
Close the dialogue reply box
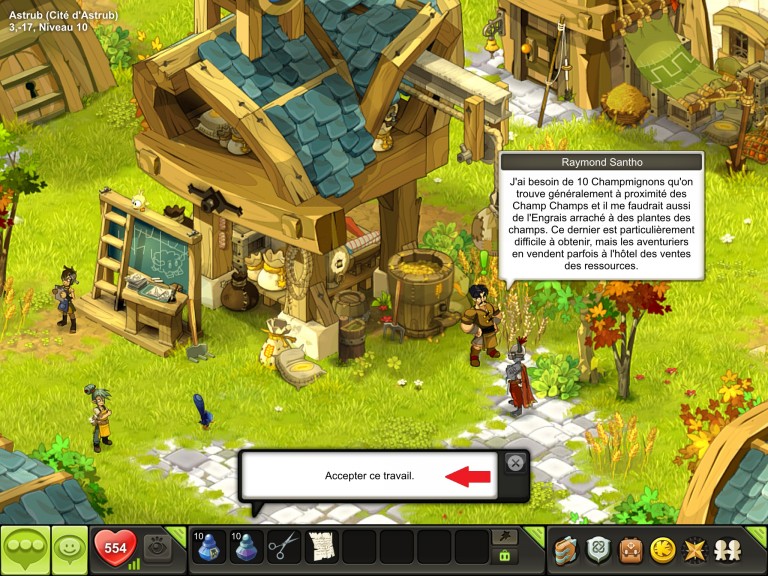point(514,462)
